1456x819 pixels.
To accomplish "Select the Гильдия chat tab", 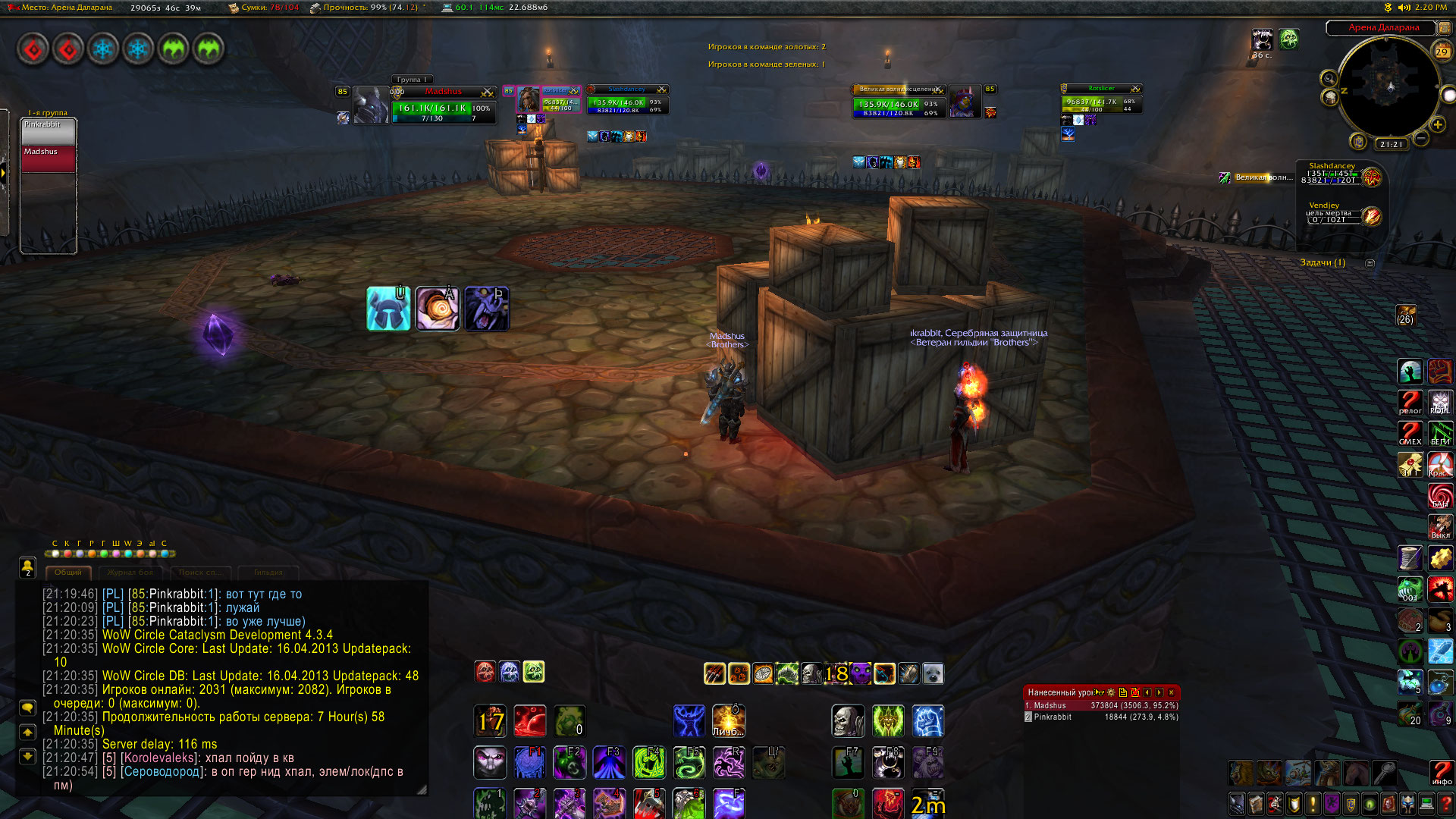I will tap(268, 573).
